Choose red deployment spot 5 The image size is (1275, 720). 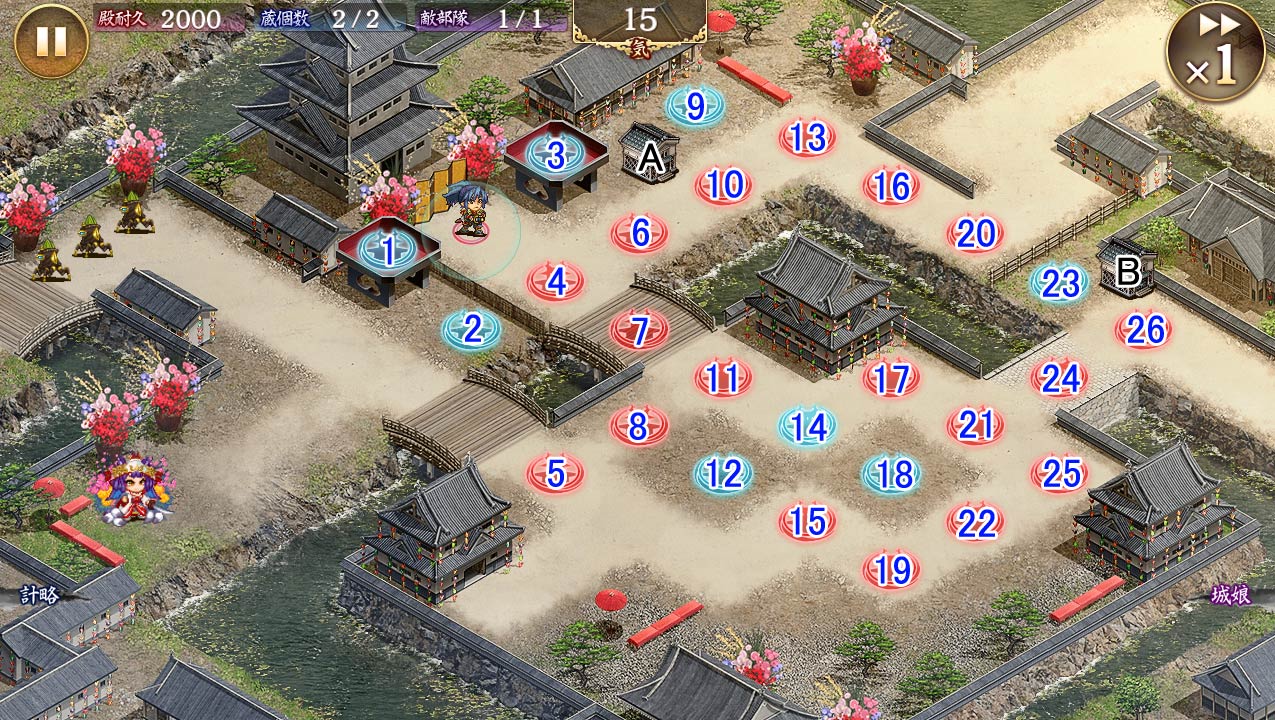[556, 474]
